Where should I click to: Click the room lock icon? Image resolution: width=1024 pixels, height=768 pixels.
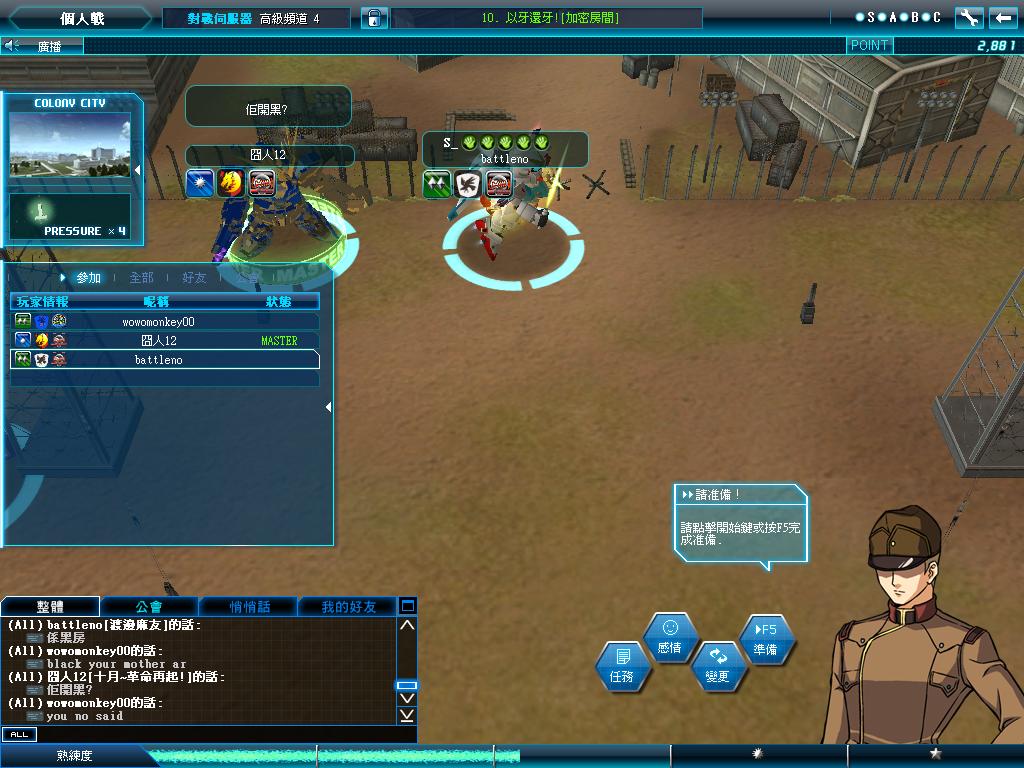click(373, 18)
